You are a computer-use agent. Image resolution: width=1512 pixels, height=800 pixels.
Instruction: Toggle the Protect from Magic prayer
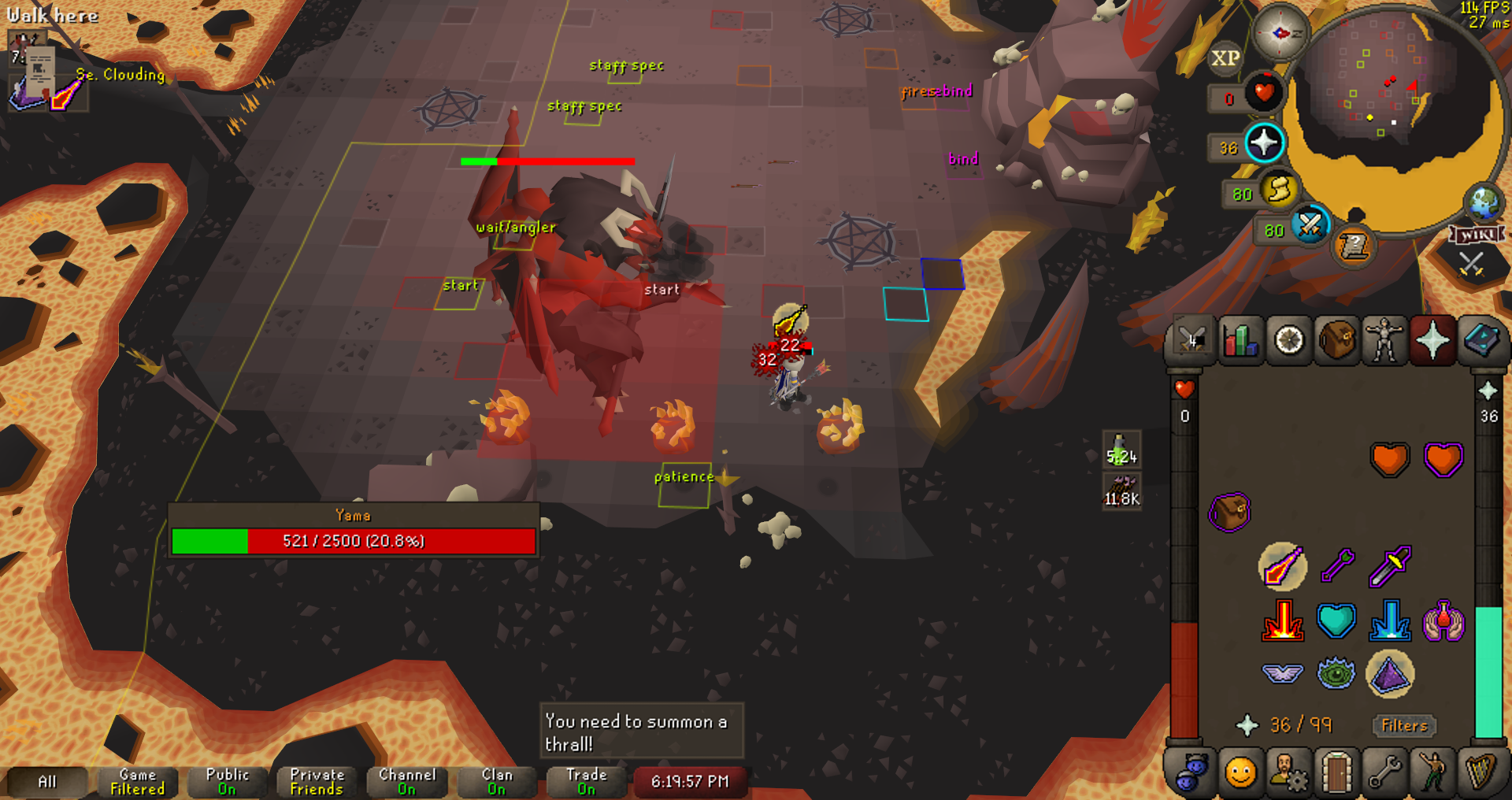click(1282, 566)
